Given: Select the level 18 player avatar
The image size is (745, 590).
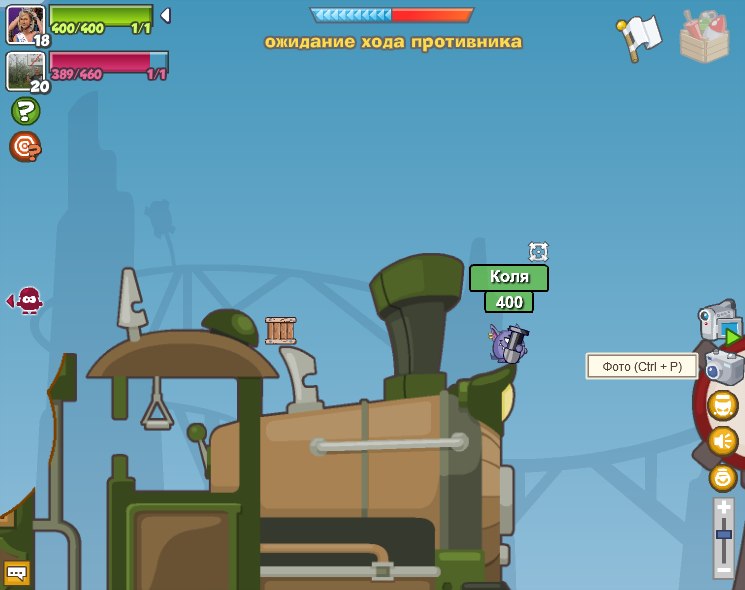Looking at the screenshot, I should (25, 24).
